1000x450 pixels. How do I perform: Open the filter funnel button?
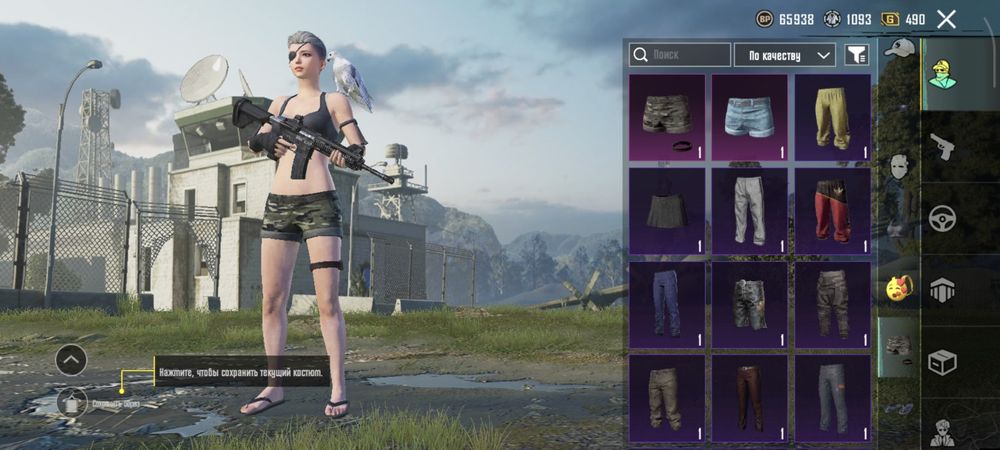click(x=855, y=55)
